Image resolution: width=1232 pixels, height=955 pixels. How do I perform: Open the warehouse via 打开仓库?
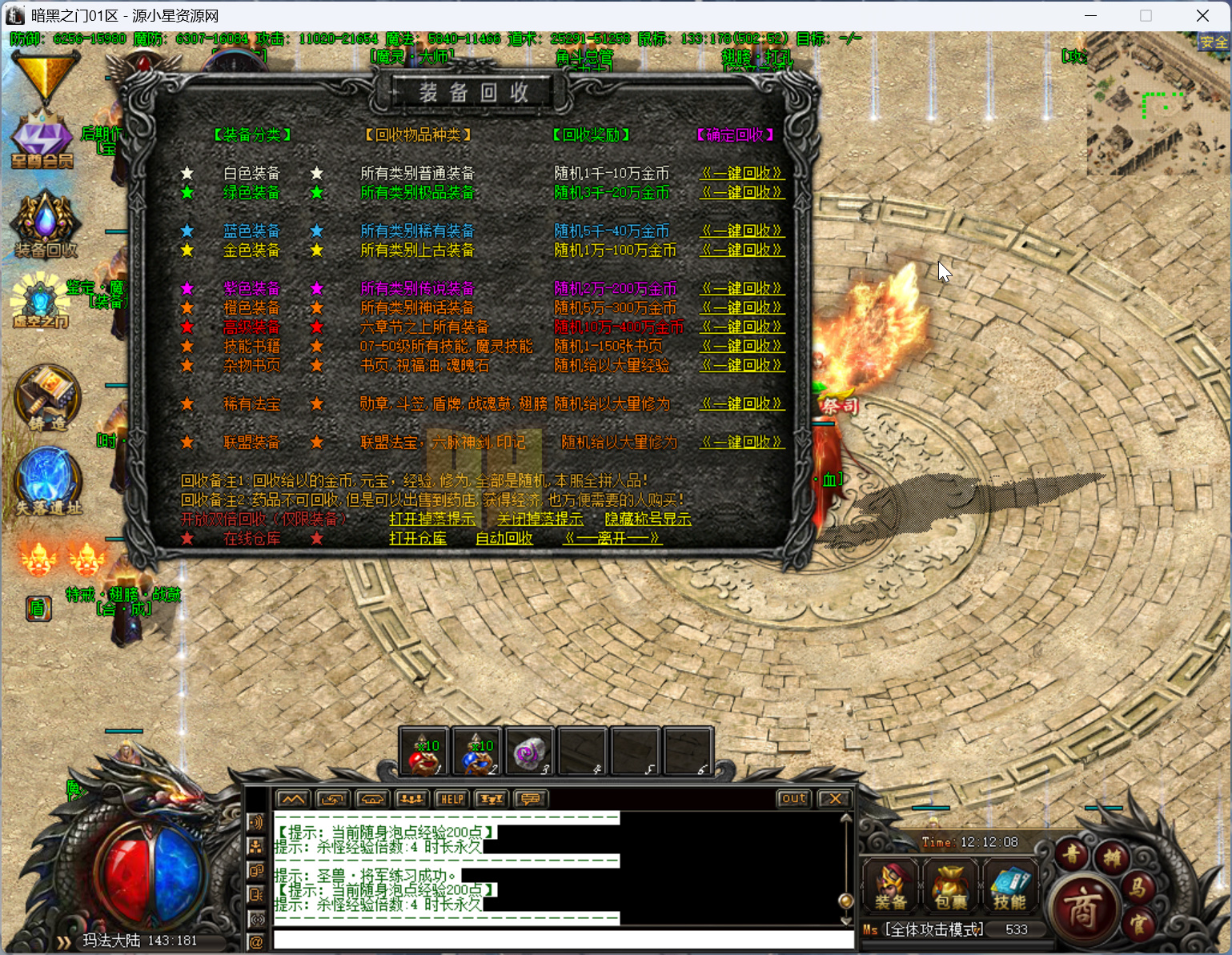pos(418,538)
